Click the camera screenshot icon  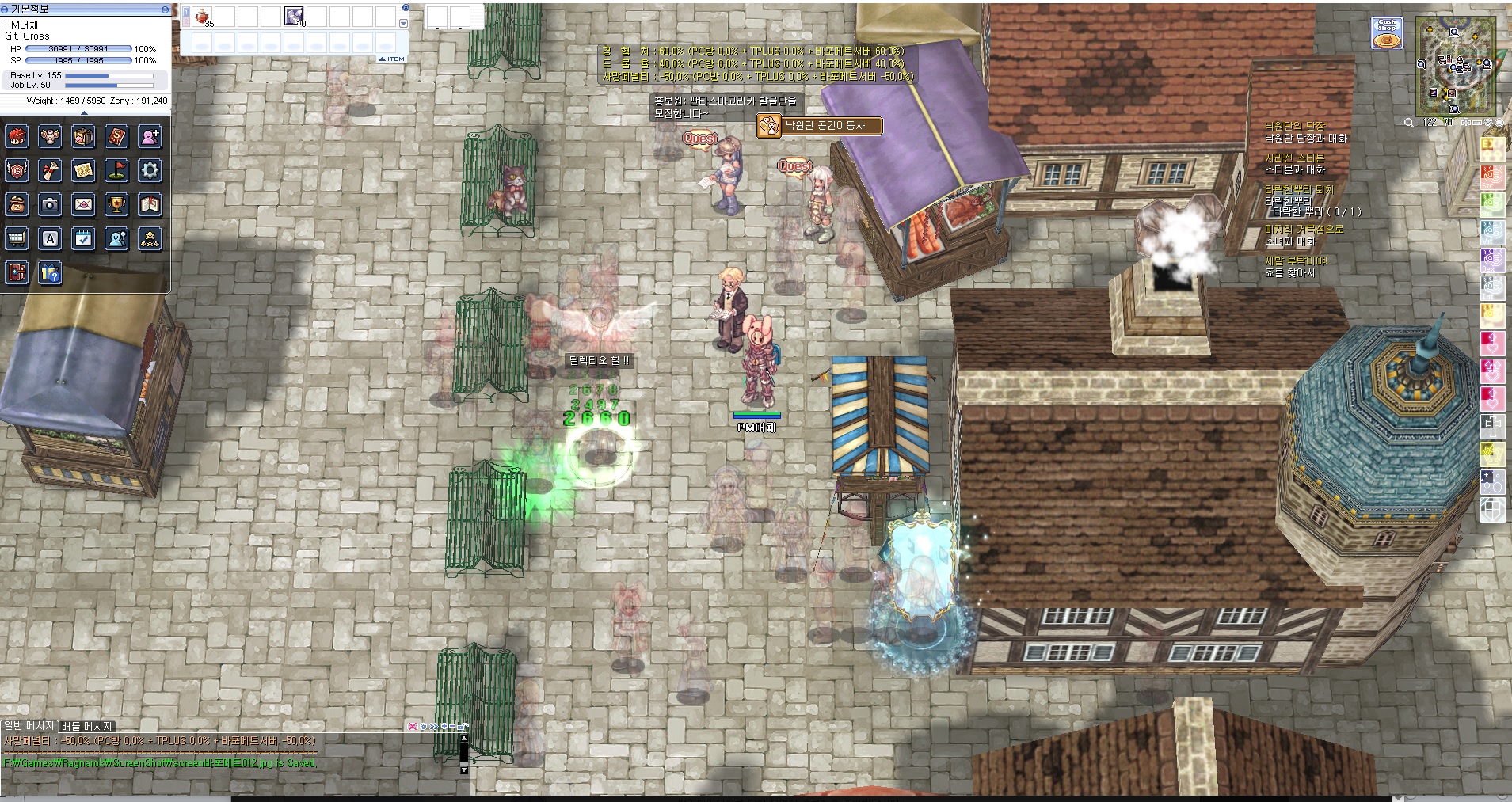click(x=50, y=204)
